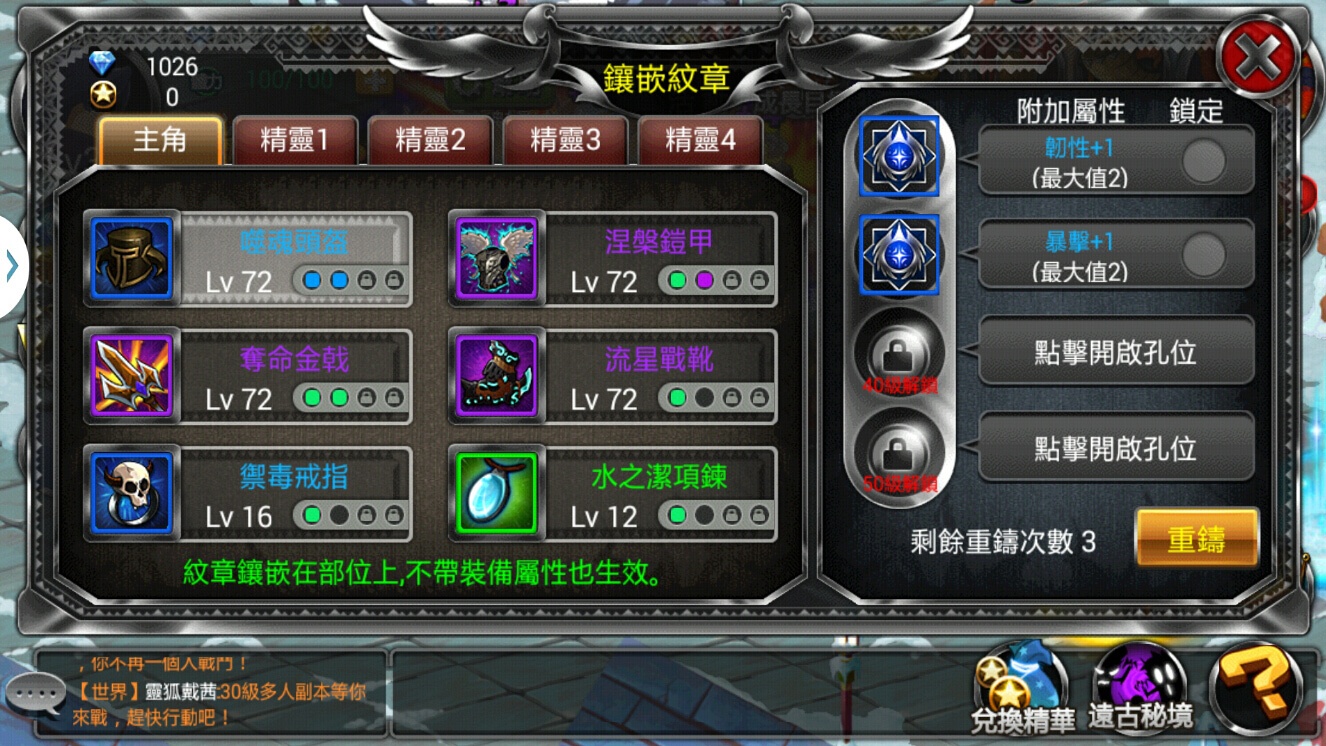Expand the left edge arrow panel
Image resolution: width=1326 pixels, height=746 pixels.
coord(12,265)
